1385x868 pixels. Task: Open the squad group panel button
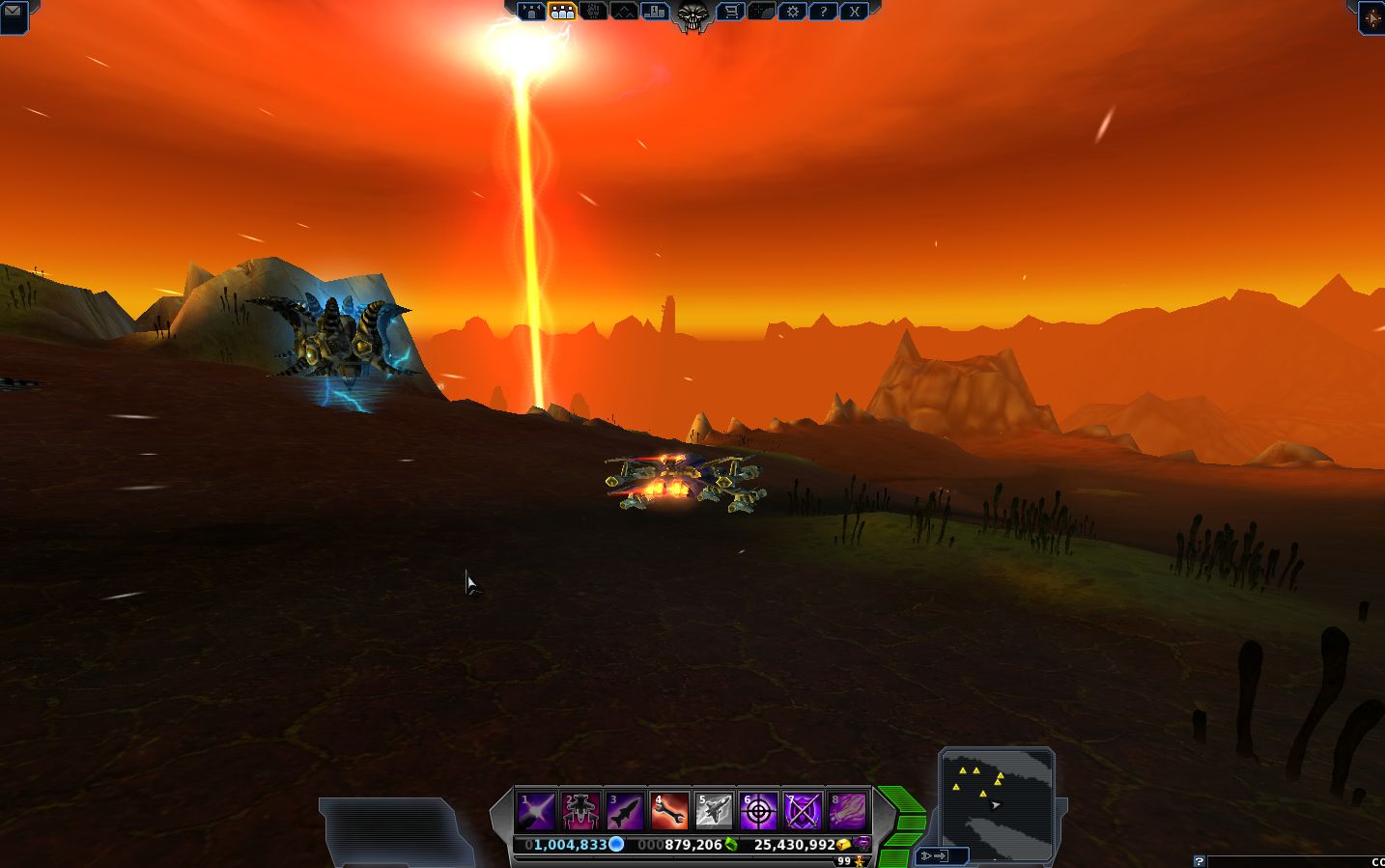(562, 12)
